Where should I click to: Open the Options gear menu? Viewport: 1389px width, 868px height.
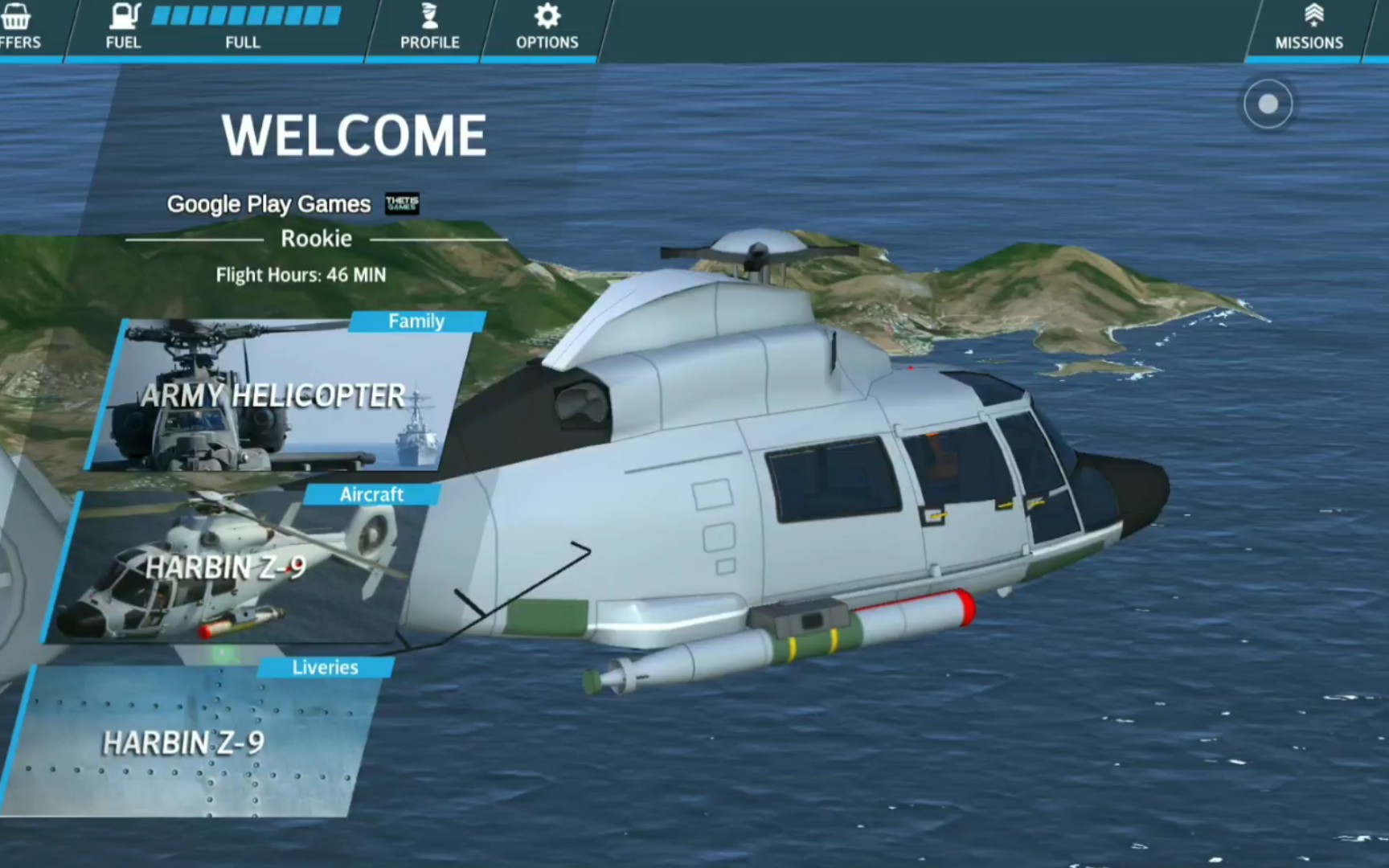[x=547, y=27]
